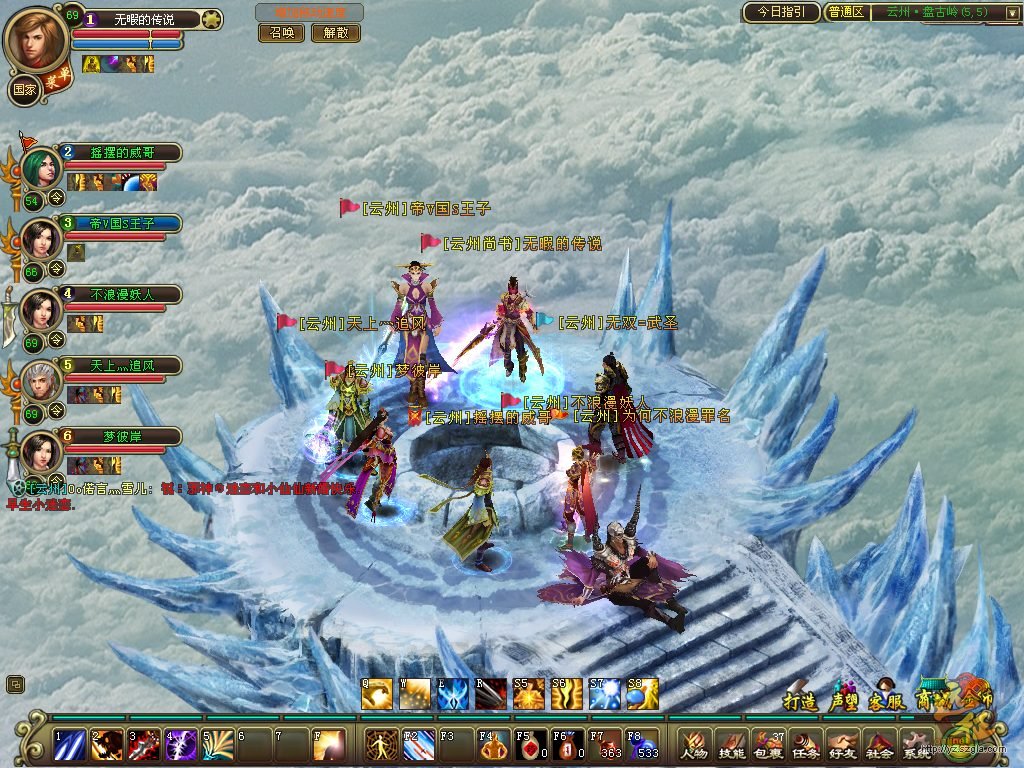This screenshot has width=1024, height=768.
Task: Open the 任务 quest log
Action: 805,744
